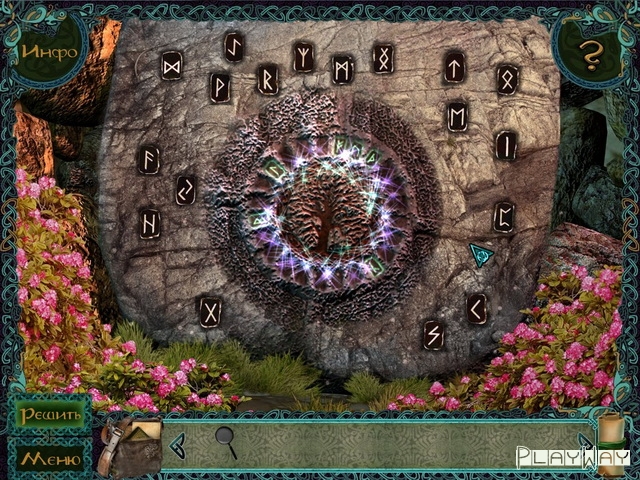Image resolution: width=640 pixels, height=480 pixels.
Task: Select the F-shaped rune tile
Action: (x=150, y=160)
